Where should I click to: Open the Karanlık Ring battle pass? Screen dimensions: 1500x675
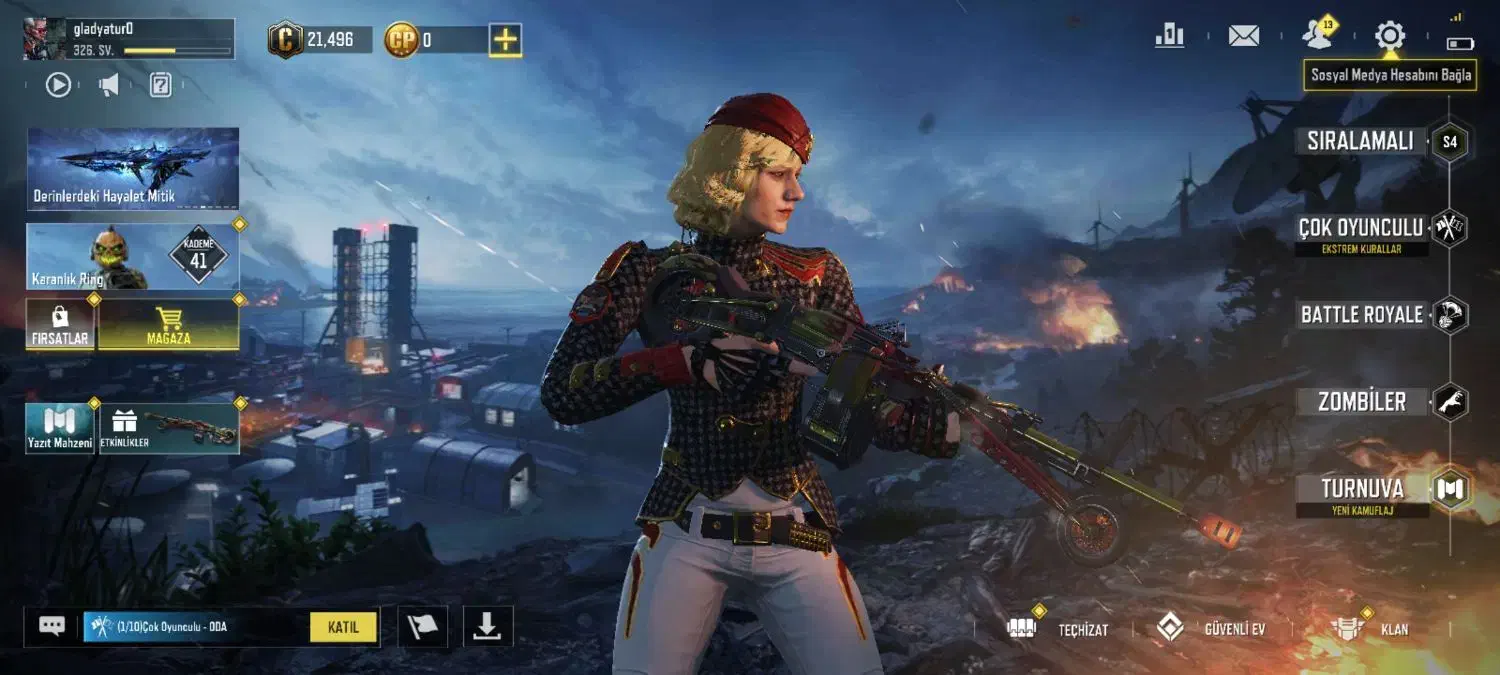(x=133, y=257)
